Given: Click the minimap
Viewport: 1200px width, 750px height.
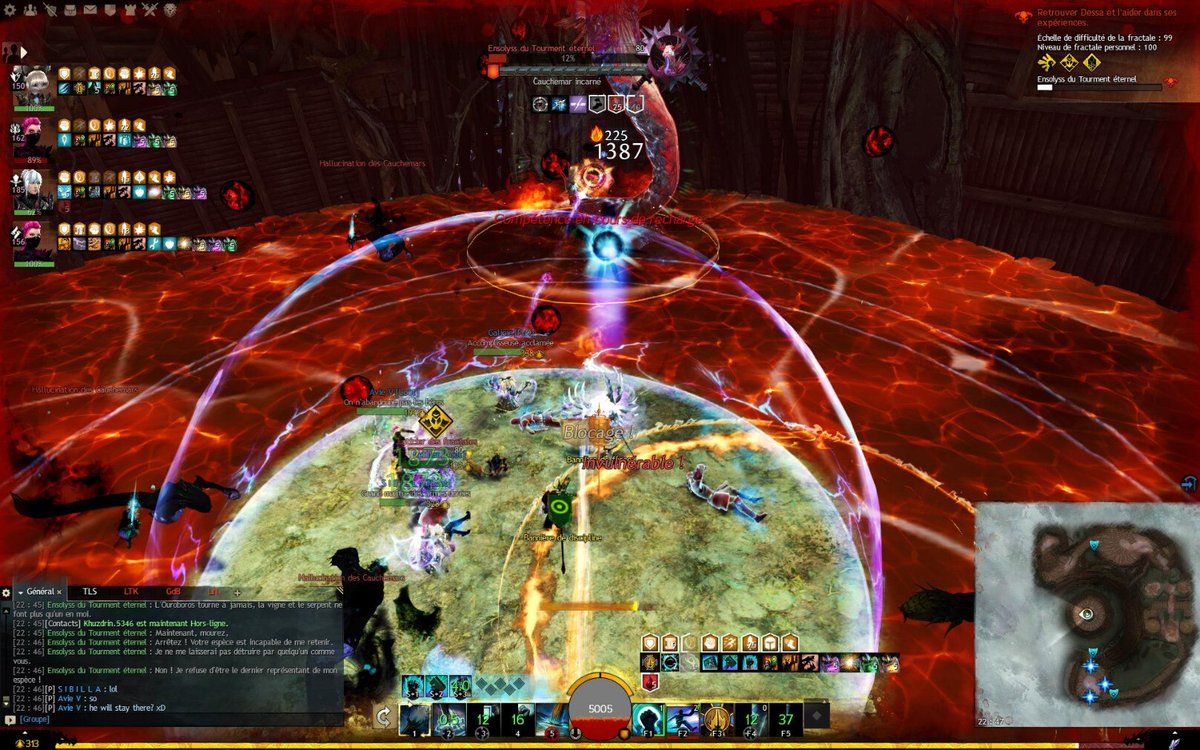Looking at the screenshot, I should pyautogui.click(x=1086, y=615).
